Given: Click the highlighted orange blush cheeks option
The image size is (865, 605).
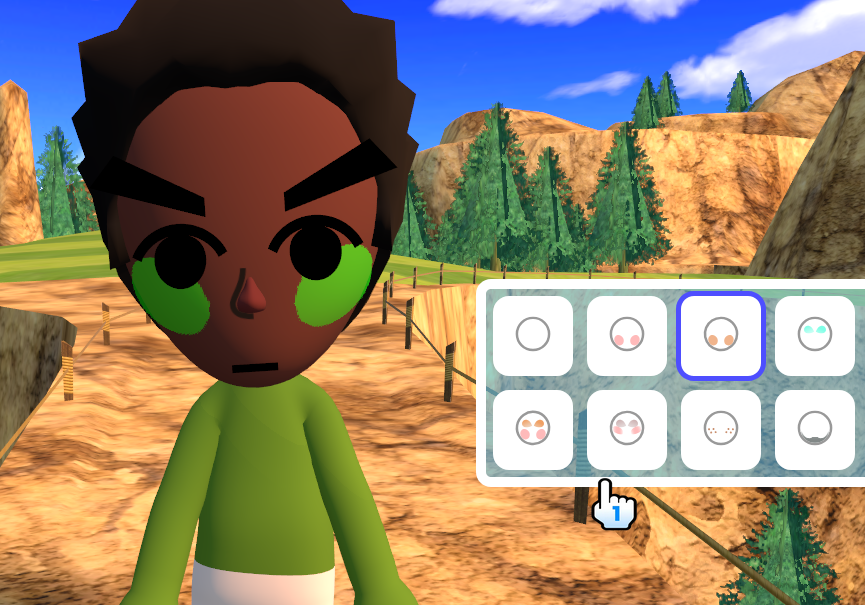Looking at the screenshot, I should 721,336.
